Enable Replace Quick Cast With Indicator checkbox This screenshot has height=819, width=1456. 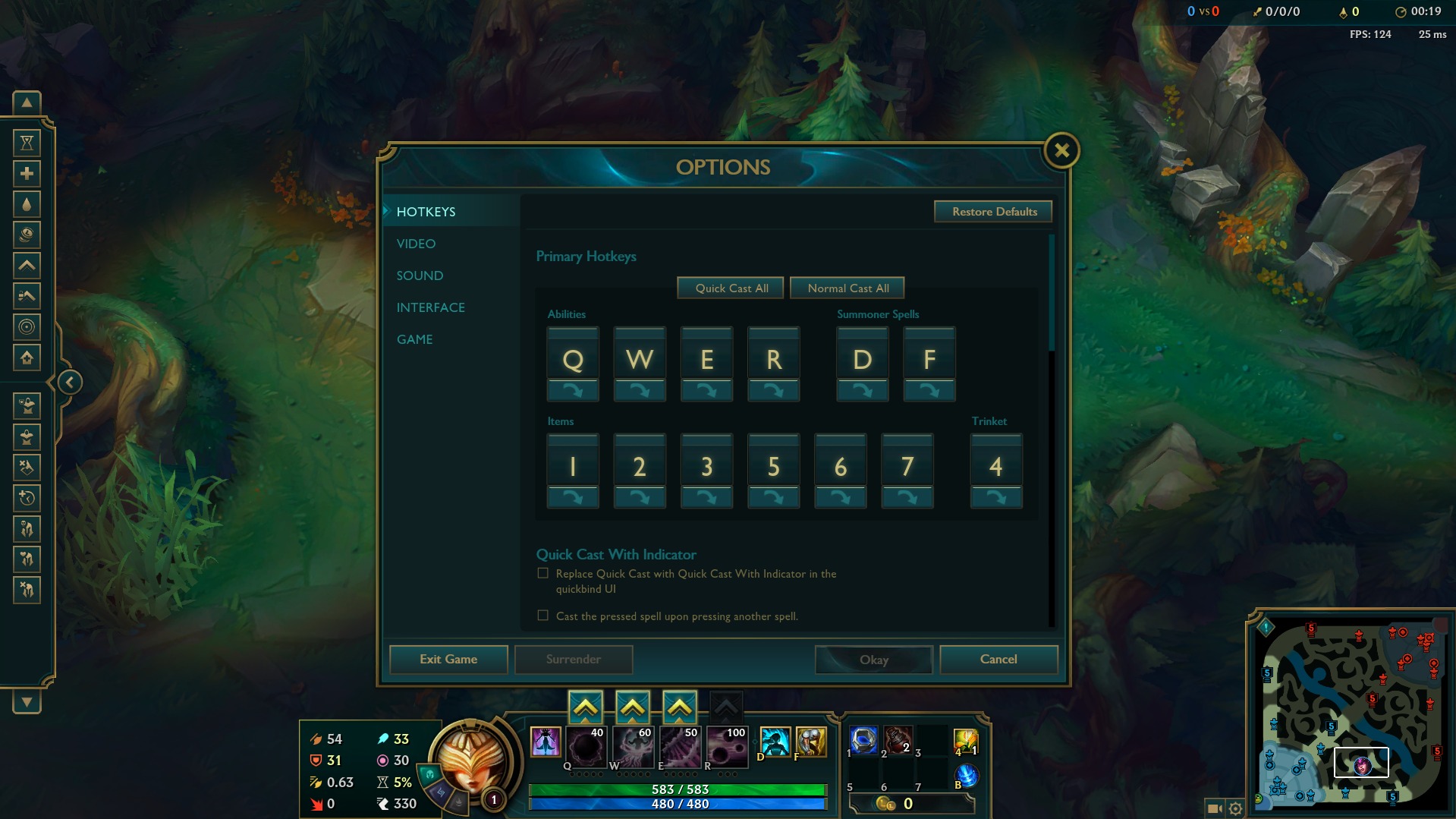coord(543,573)
